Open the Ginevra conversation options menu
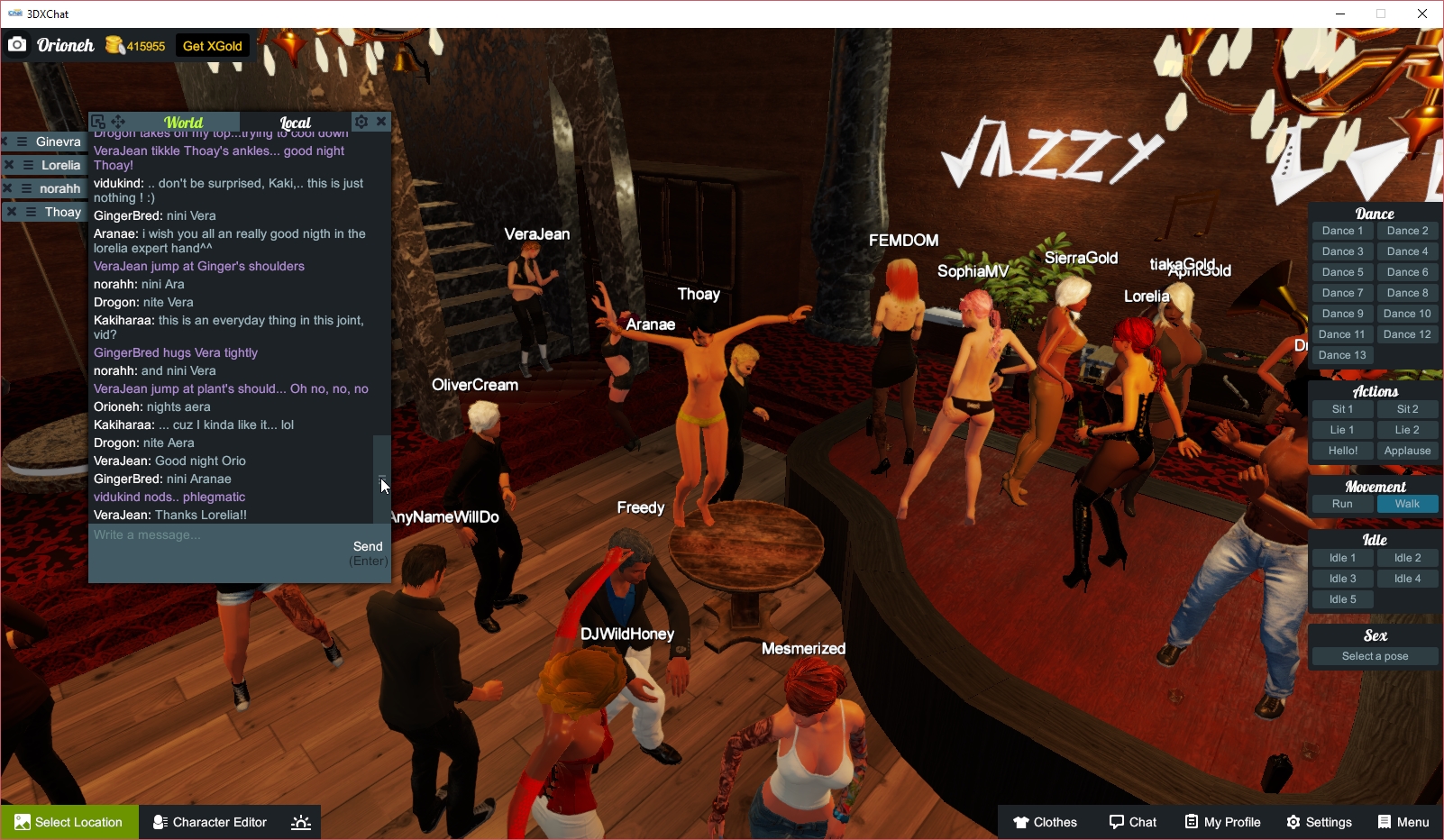The height and width of the screenshot is (840, 1444). click(x=22, y=142)
